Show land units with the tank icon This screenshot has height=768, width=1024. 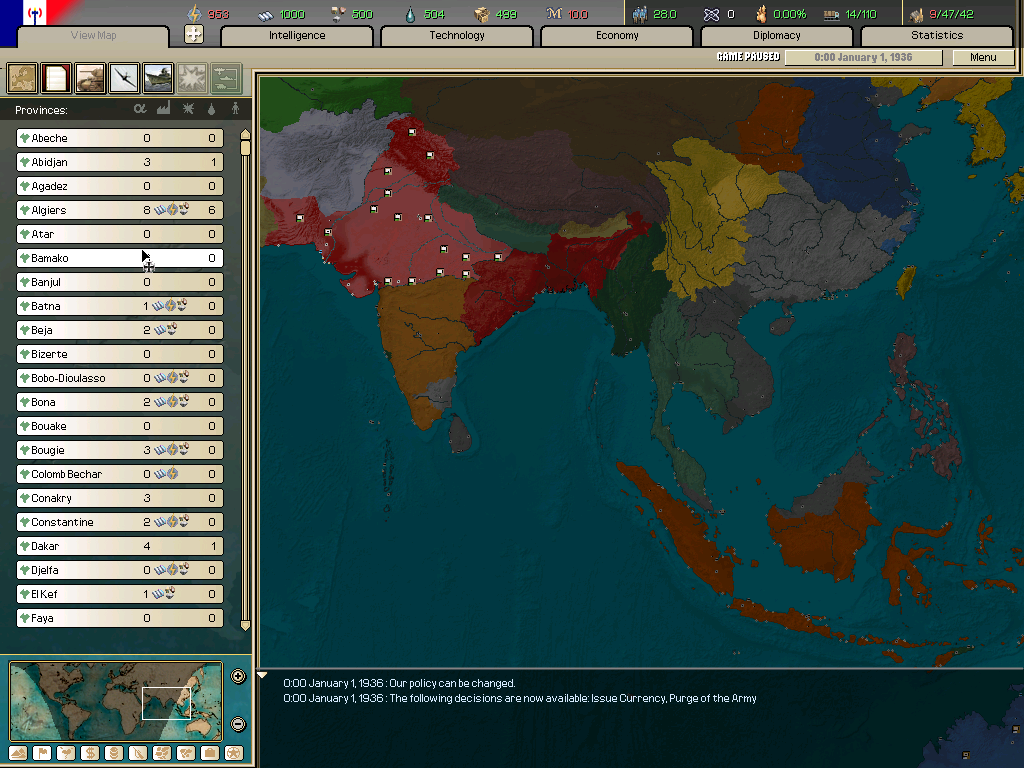[90, 76]
